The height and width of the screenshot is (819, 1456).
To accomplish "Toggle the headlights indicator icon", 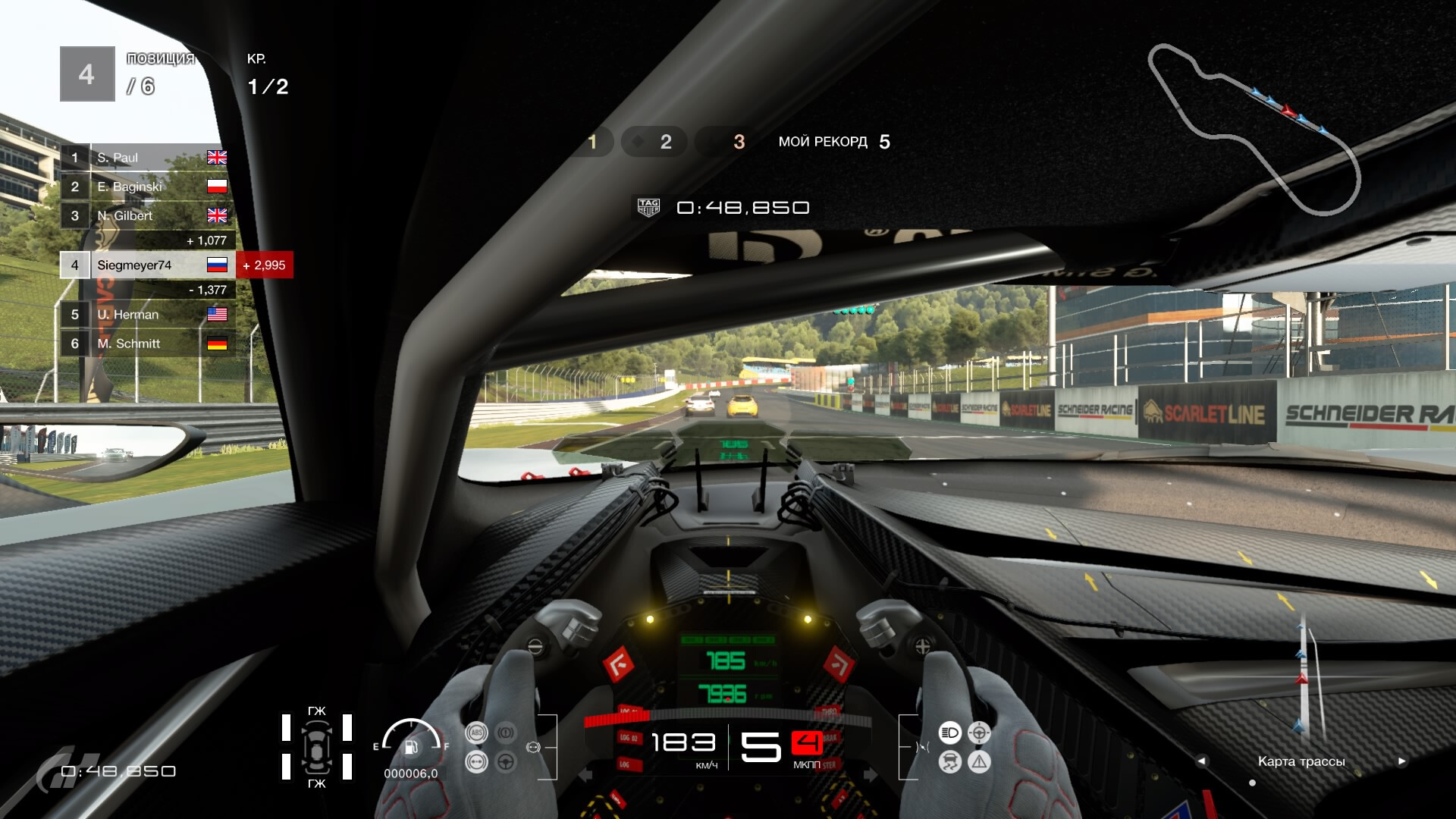I will click(x=949, y=733).
